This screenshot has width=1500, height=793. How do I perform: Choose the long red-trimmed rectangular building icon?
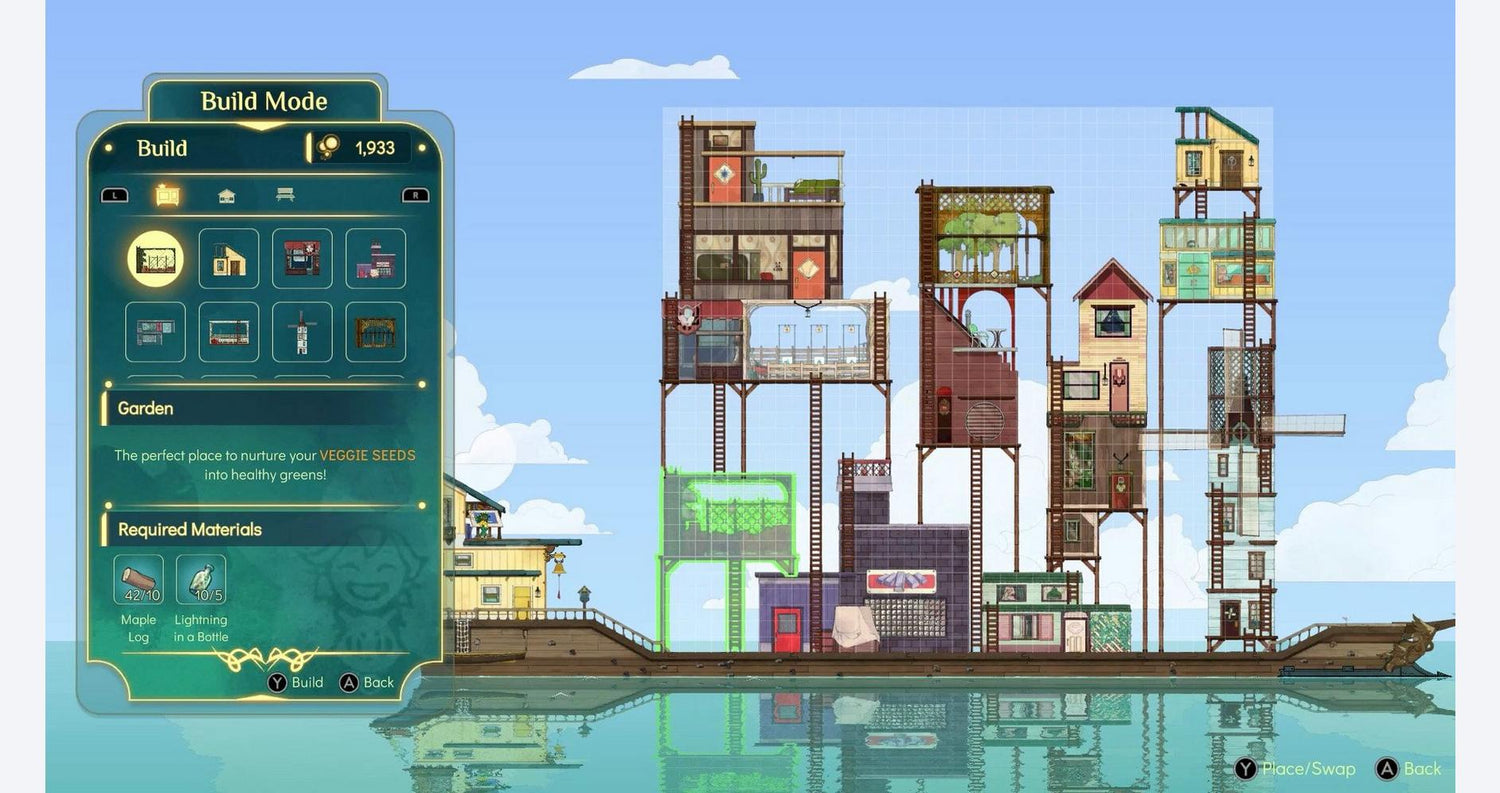click(x=229, y=332)
